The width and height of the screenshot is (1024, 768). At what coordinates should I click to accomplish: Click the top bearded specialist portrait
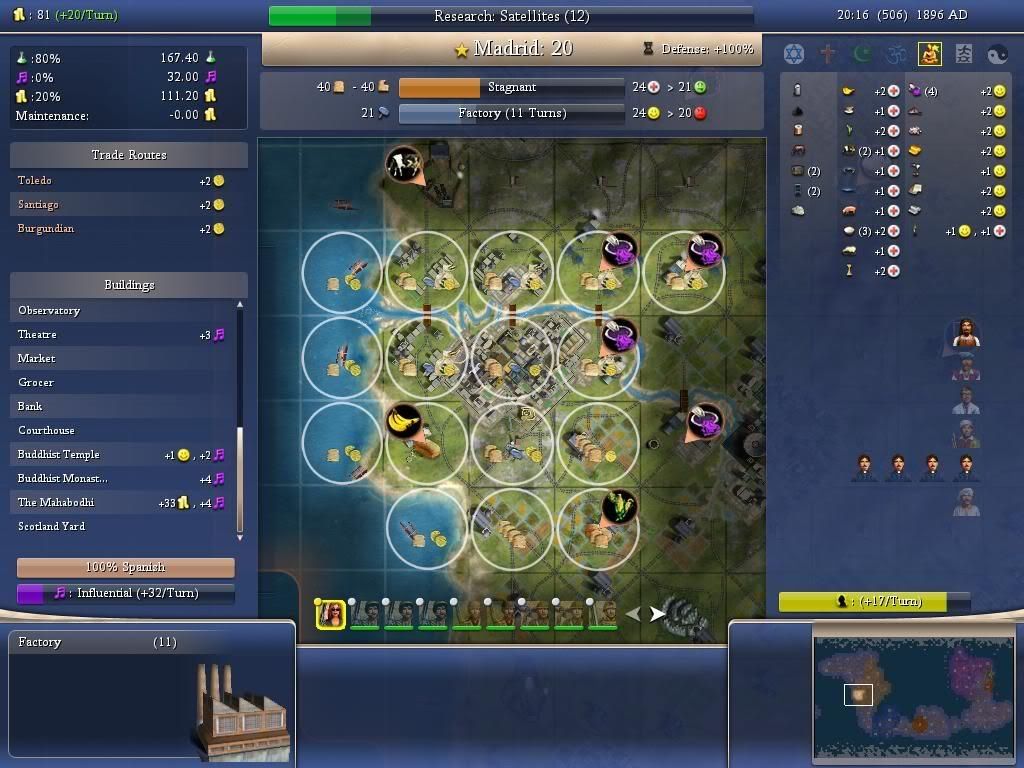[x=965, y=333]
